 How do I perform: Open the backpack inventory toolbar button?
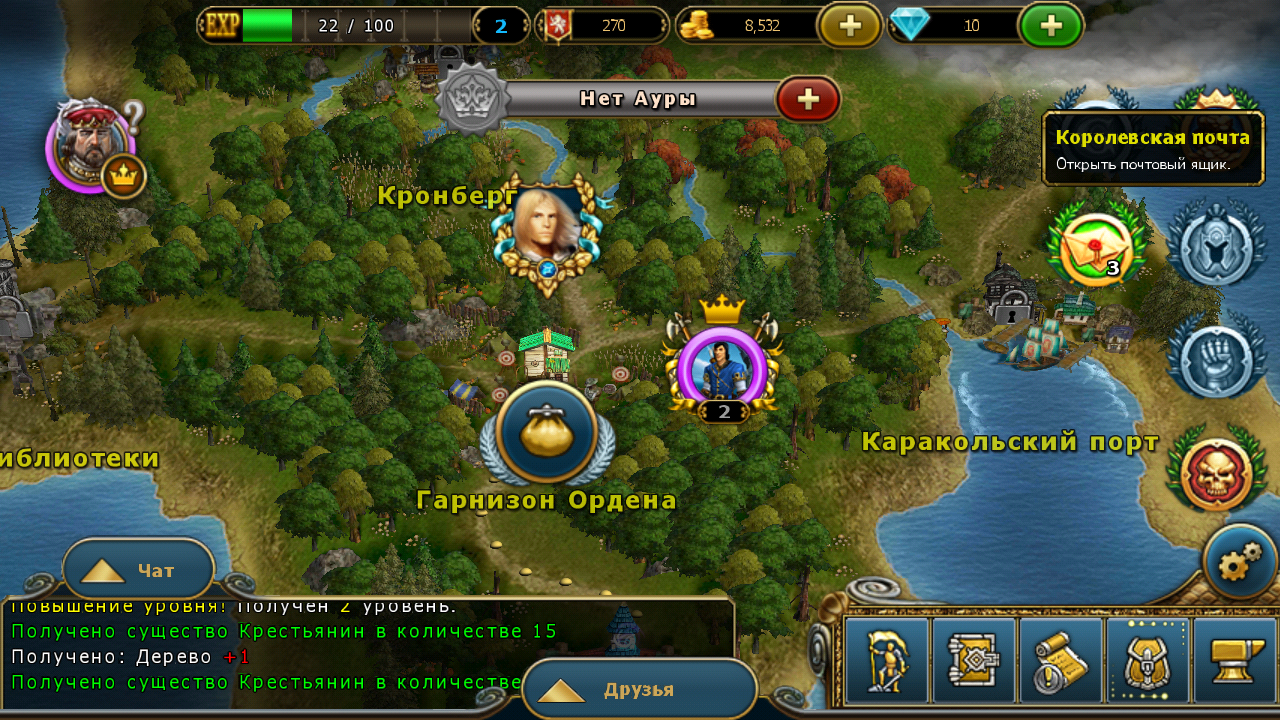(x=1147, y=661)
